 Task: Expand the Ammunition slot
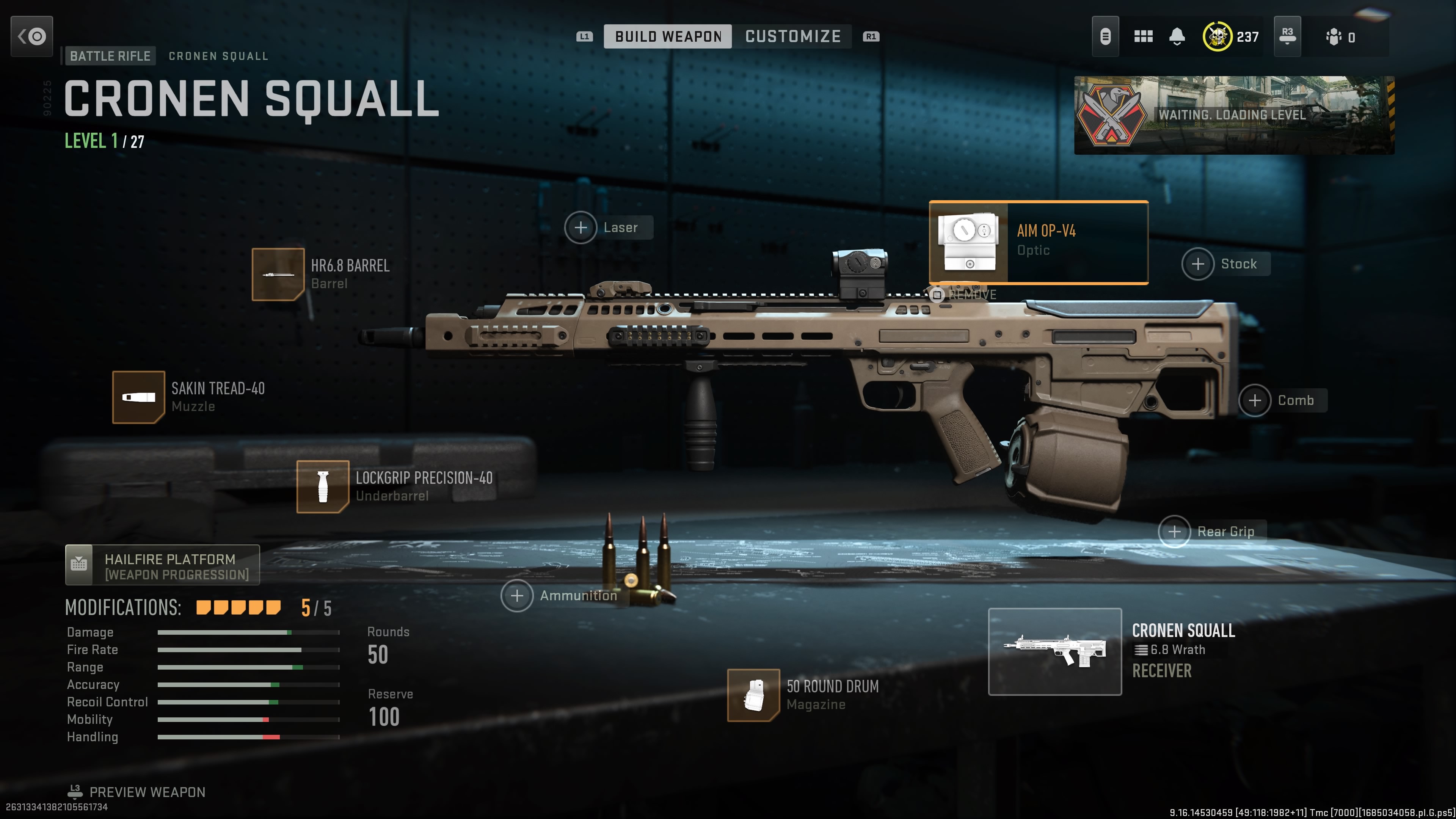pyautogui.click(x=517, y=596)
